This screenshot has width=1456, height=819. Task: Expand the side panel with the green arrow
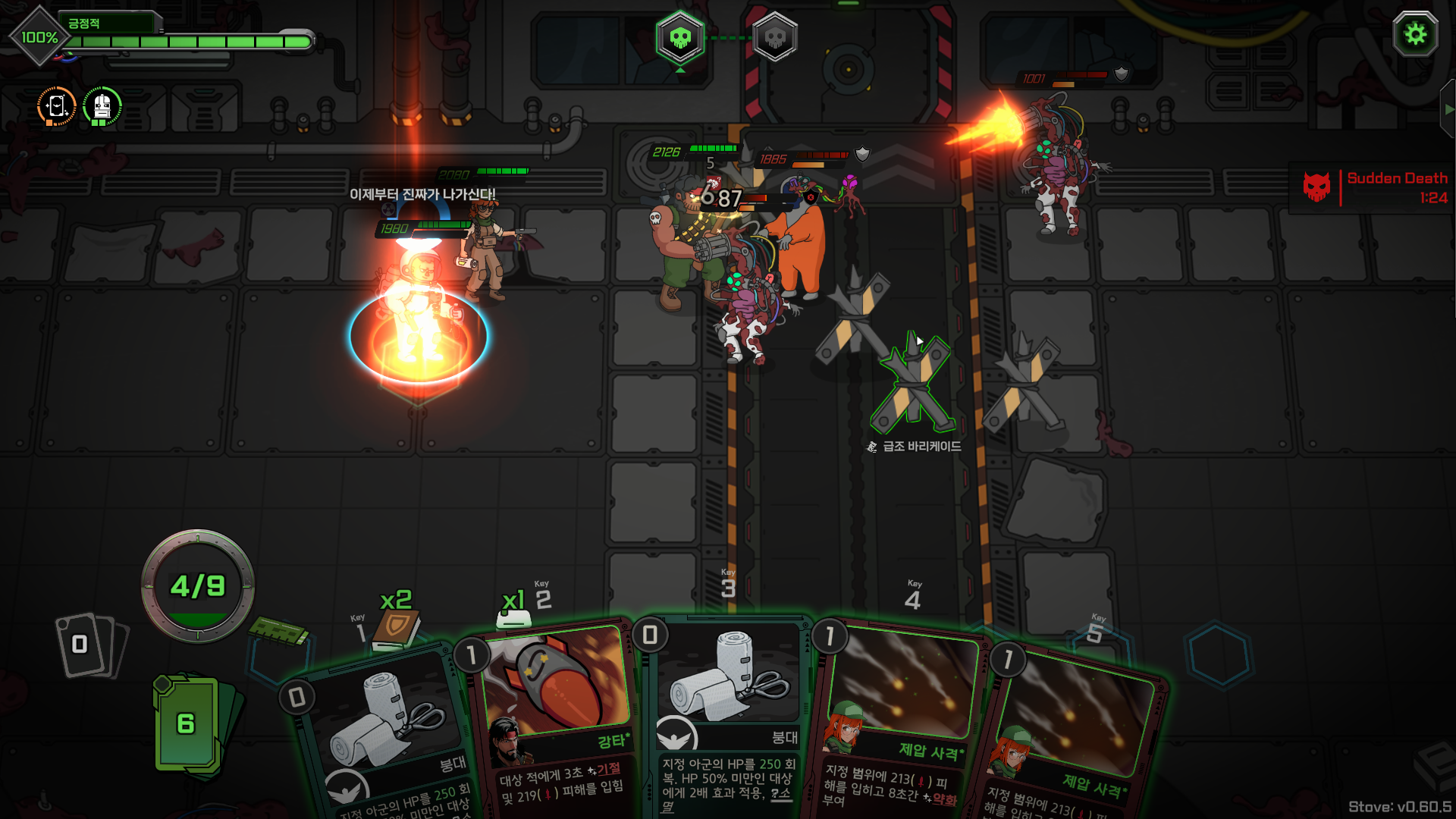[1448, 109]
